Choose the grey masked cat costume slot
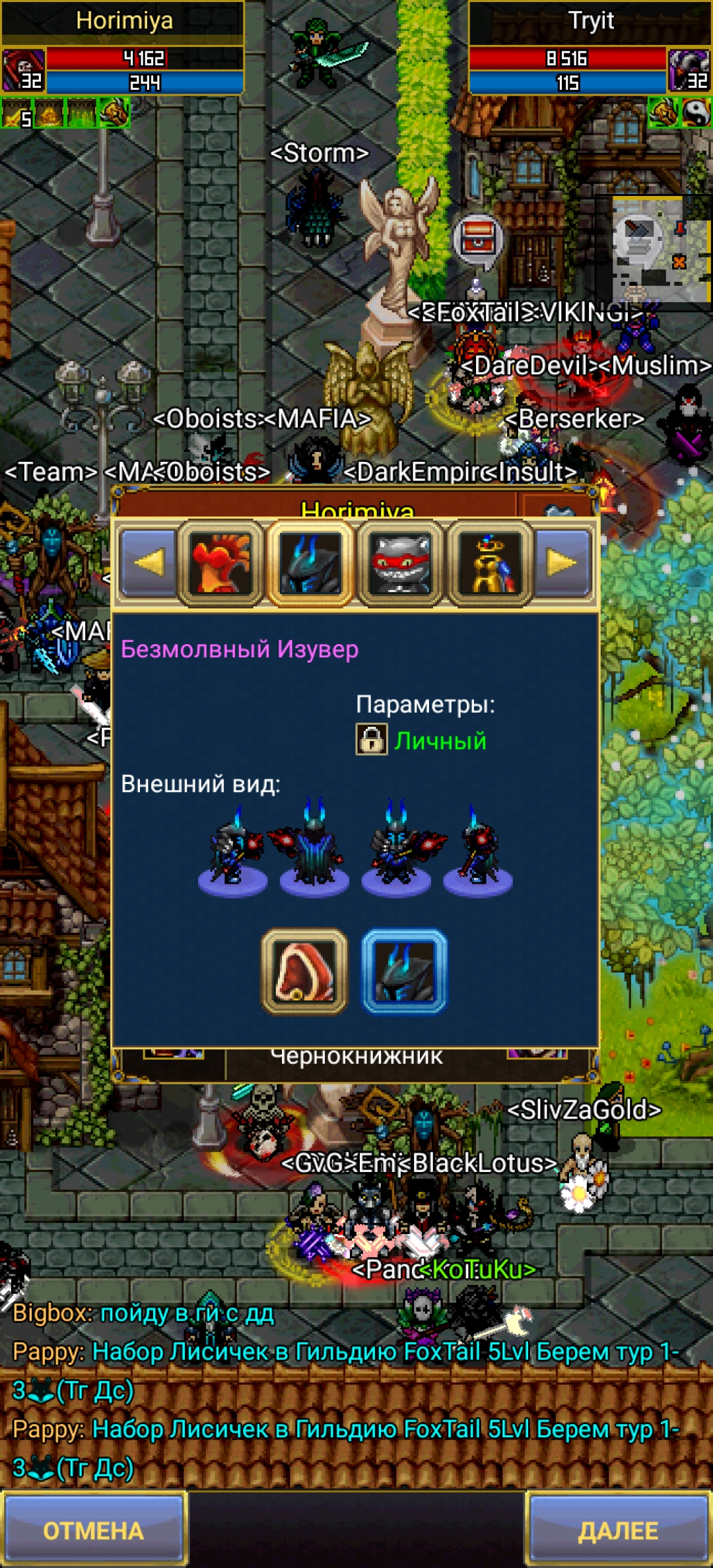The image size is (713, 1568). pos(401,563)
